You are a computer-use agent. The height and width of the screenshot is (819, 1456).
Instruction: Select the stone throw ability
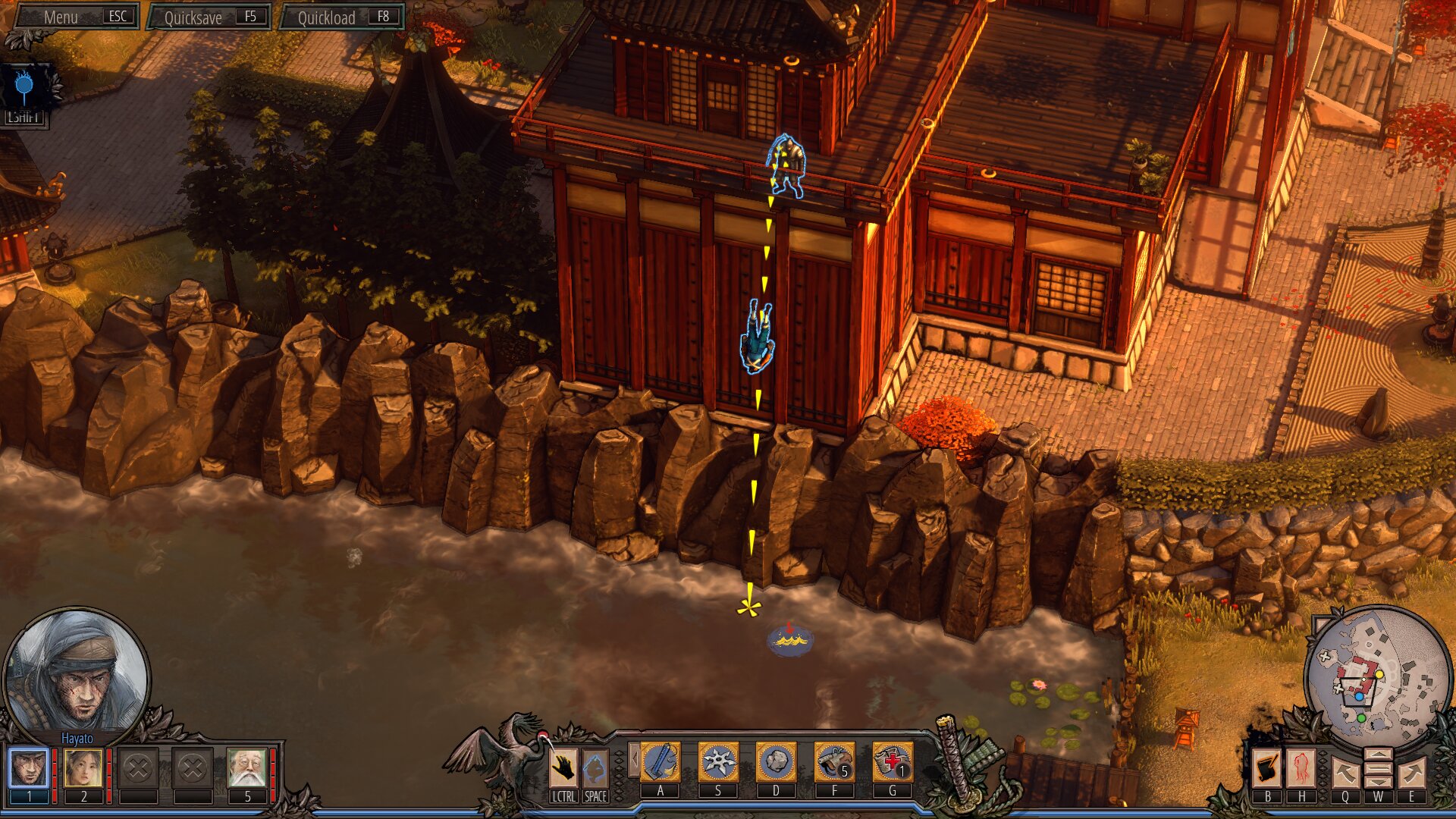click(x=776, y=762)
